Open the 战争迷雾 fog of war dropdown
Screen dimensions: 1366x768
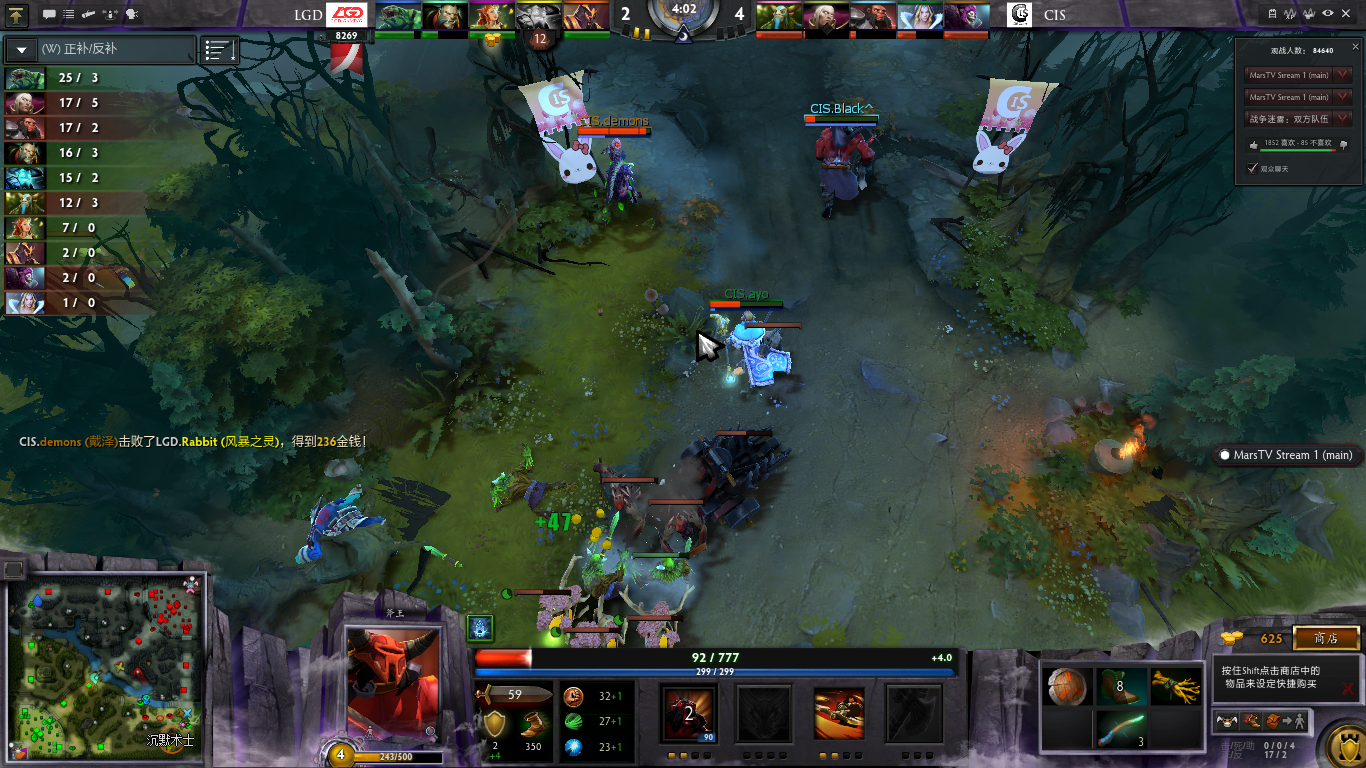click(1343, 119)
